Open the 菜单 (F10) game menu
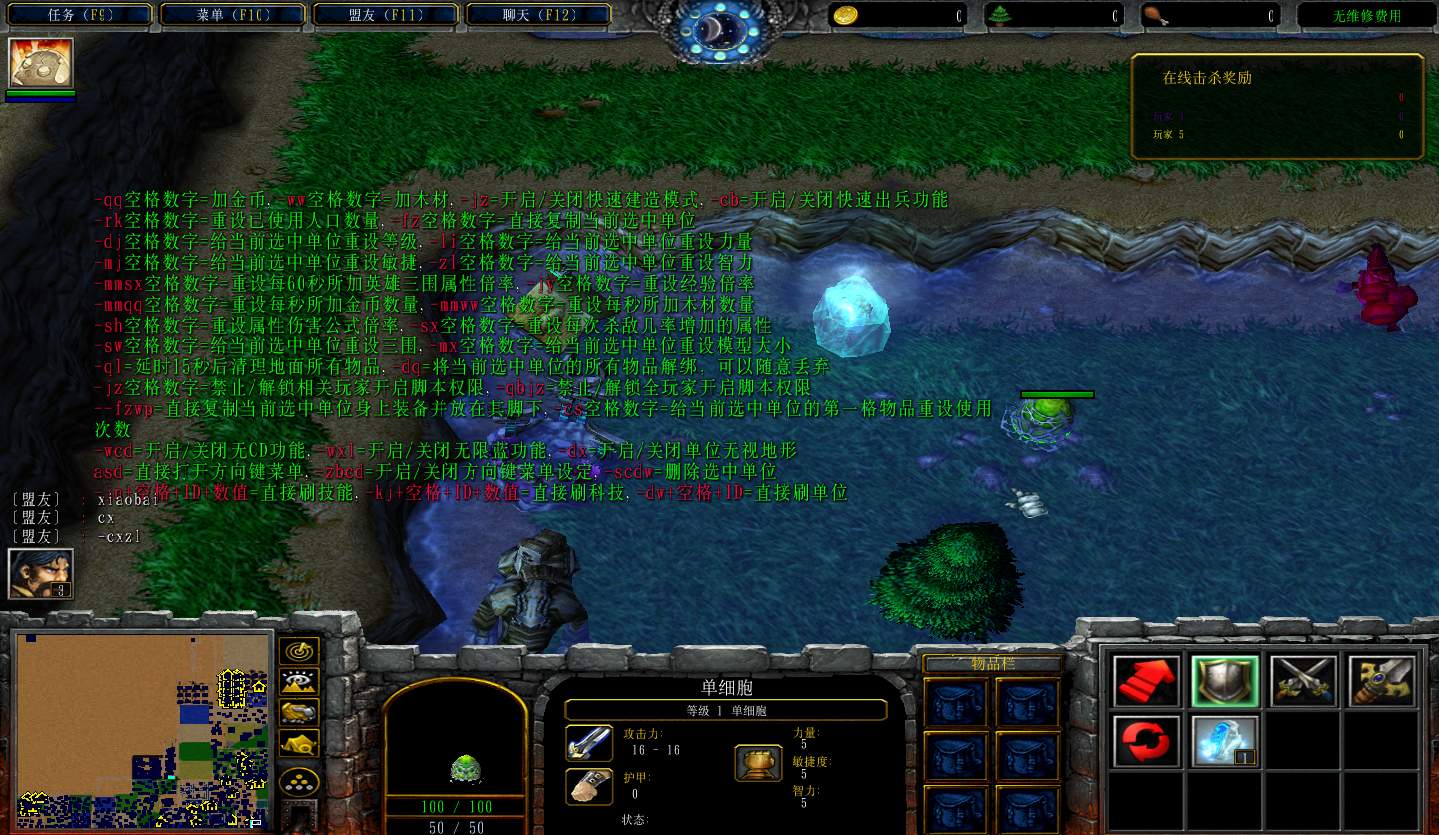The width and height of the screenshot is (1439, 835). [234, 15]
